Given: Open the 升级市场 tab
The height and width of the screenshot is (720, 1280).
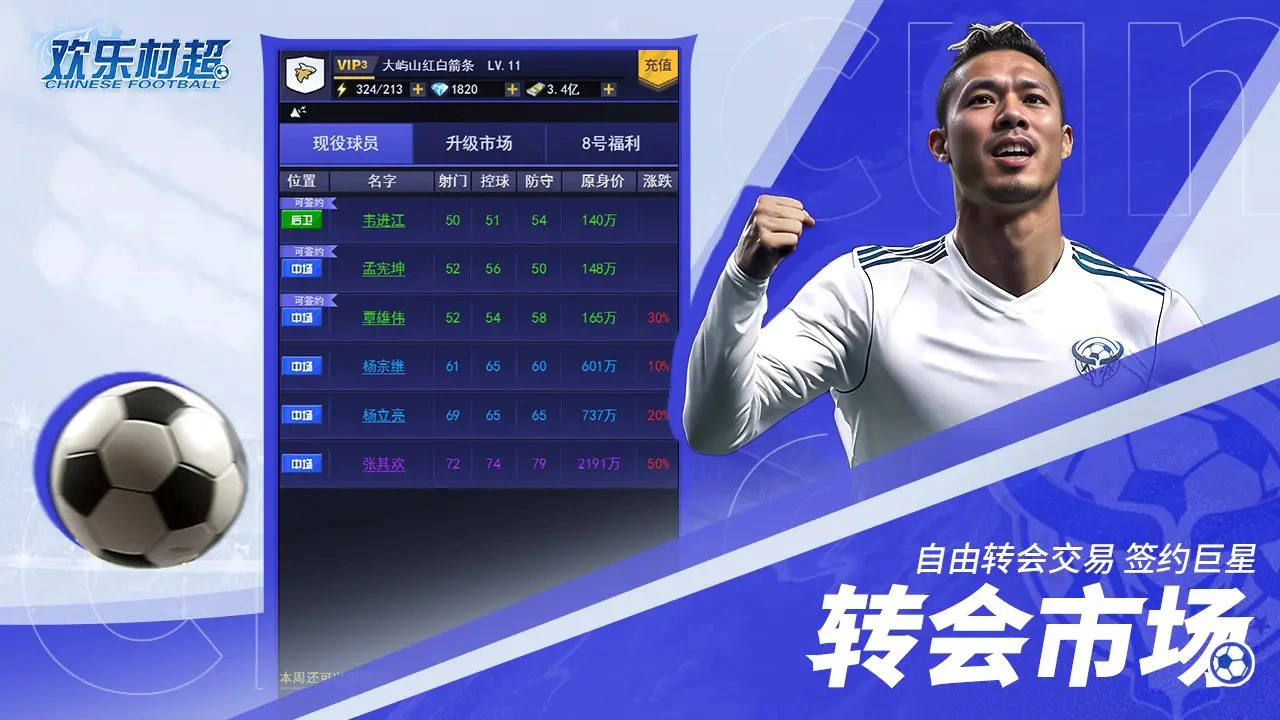Looking at the screenshot, I should pyautogui.click(x=480, y=143).
